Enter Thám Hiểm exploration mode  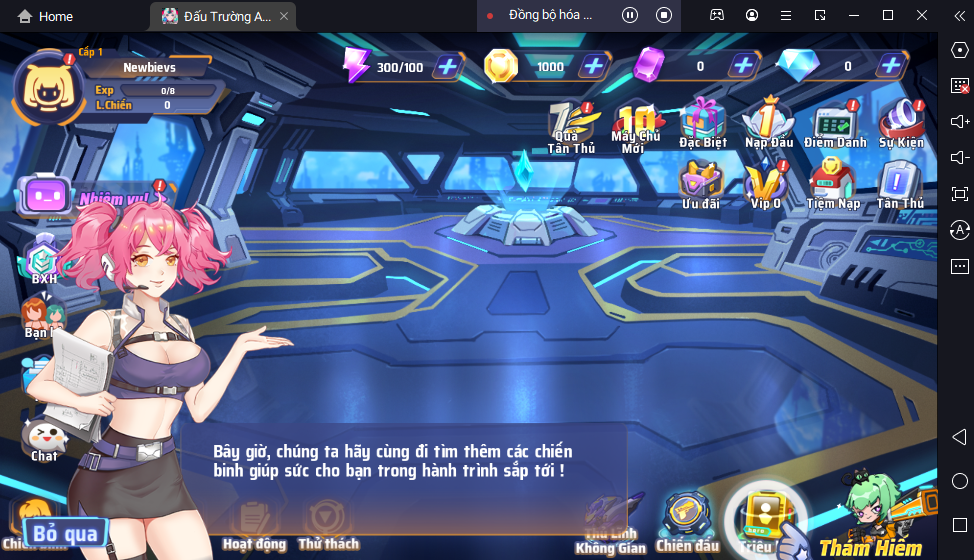tap(870, 520)
